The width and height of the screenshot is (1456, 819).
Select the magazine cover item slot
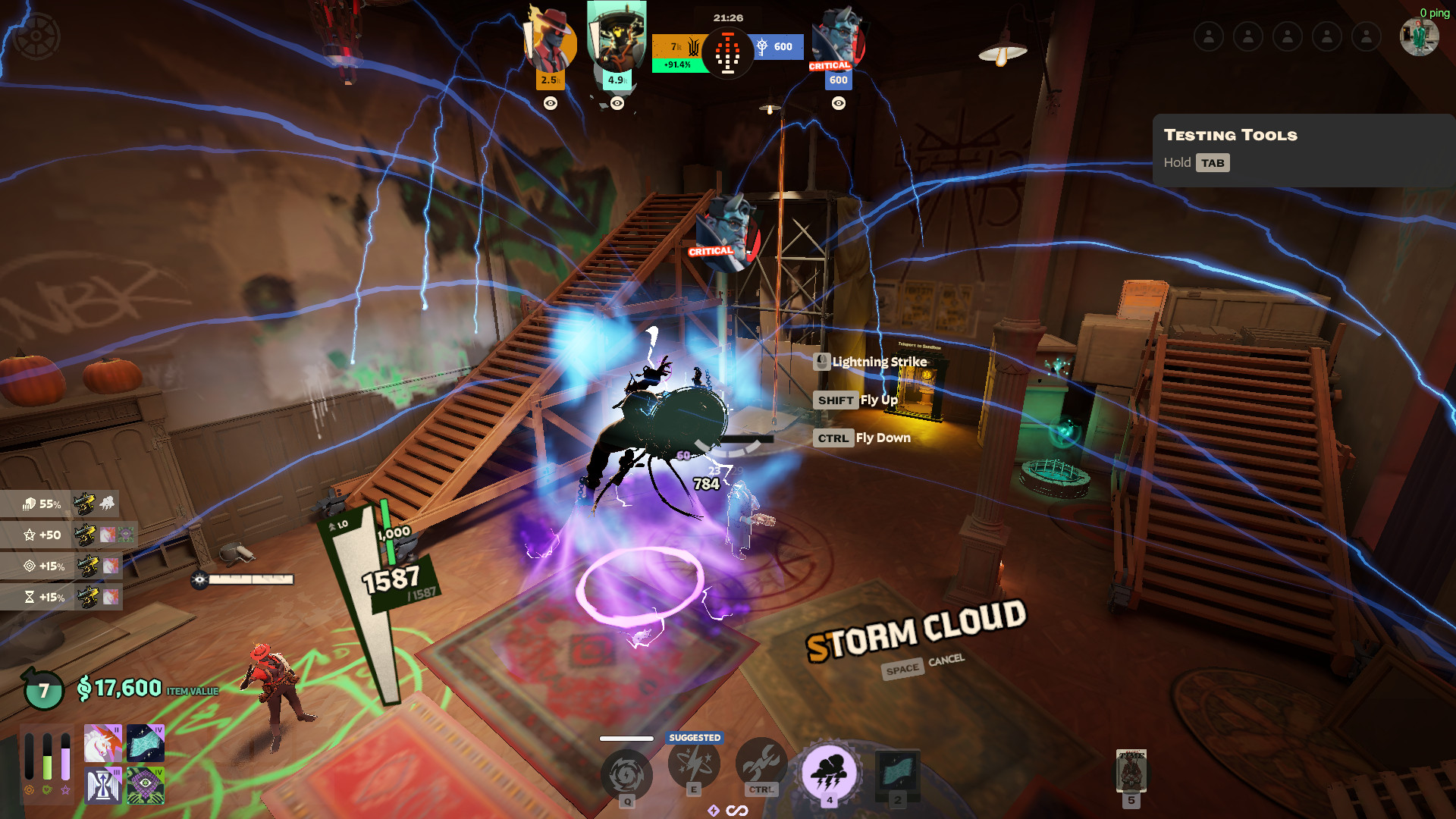tap(1131, 771)
